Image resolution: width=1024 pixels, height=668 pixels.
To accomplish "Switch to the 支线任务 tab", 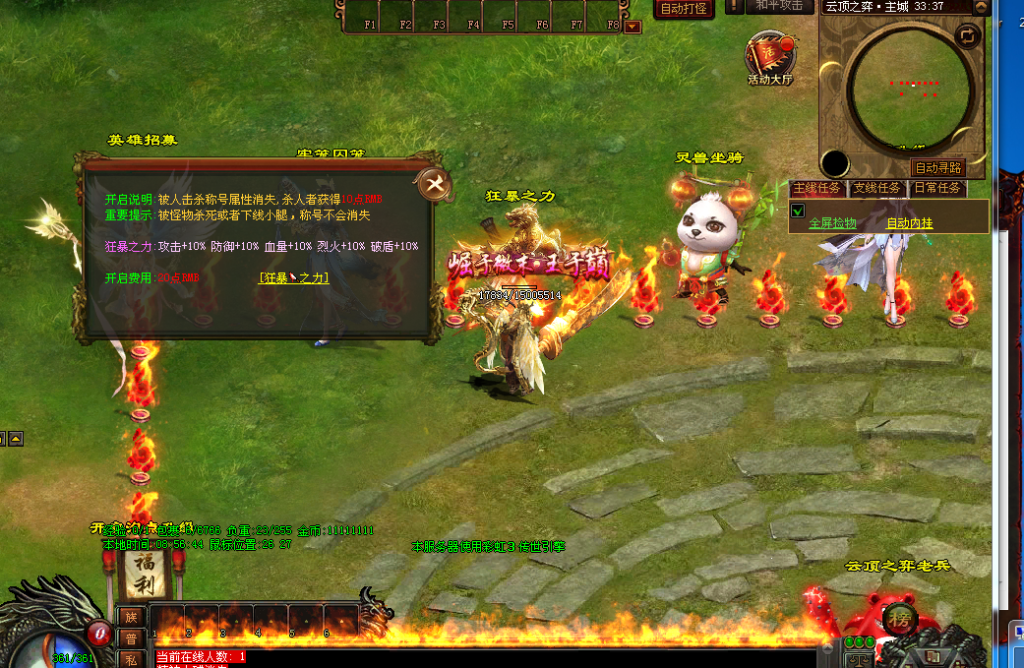I will click(x=878, y=188).
